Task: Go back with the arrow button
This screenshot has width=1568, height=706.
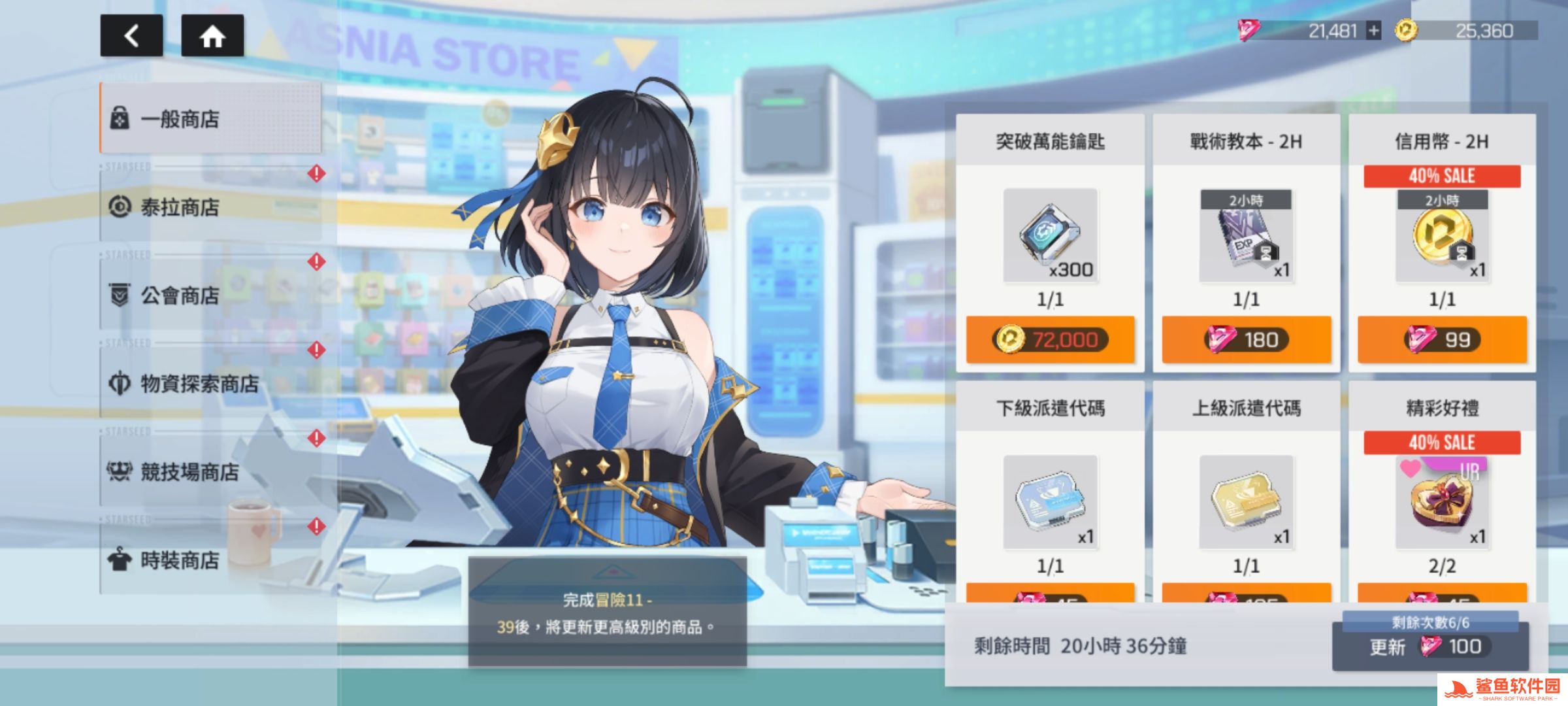Action: 131,36
